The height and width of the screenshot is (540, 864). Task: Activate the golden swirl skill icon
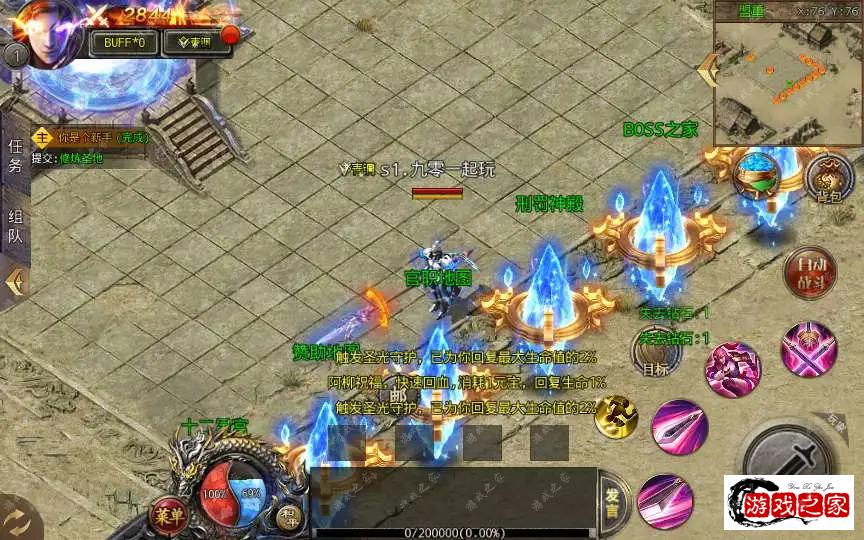pos(616,417)
